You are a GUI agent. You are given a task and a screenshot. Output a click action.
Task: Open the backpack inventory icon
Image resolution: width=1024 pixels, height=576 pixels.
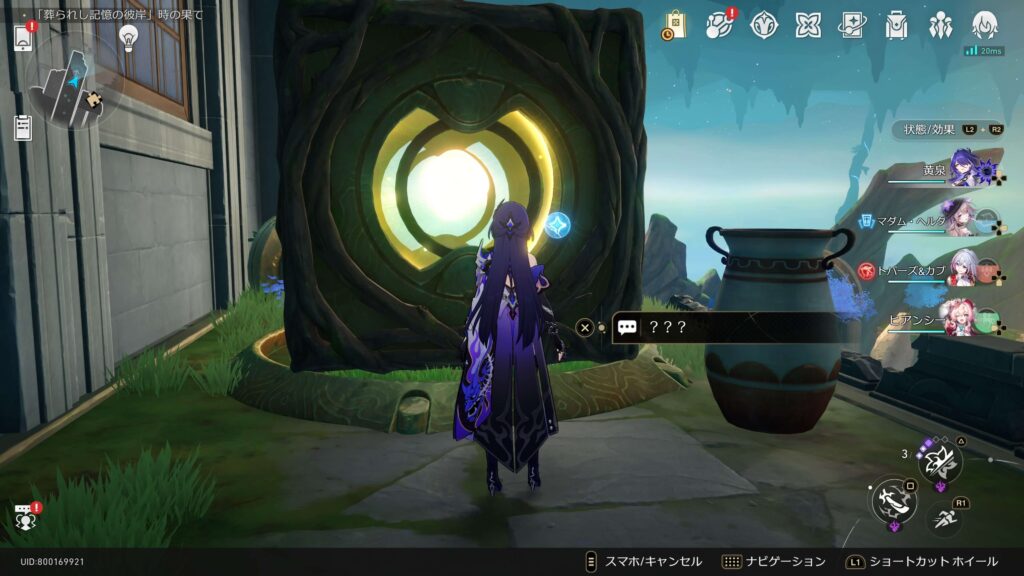pos(896,26)
